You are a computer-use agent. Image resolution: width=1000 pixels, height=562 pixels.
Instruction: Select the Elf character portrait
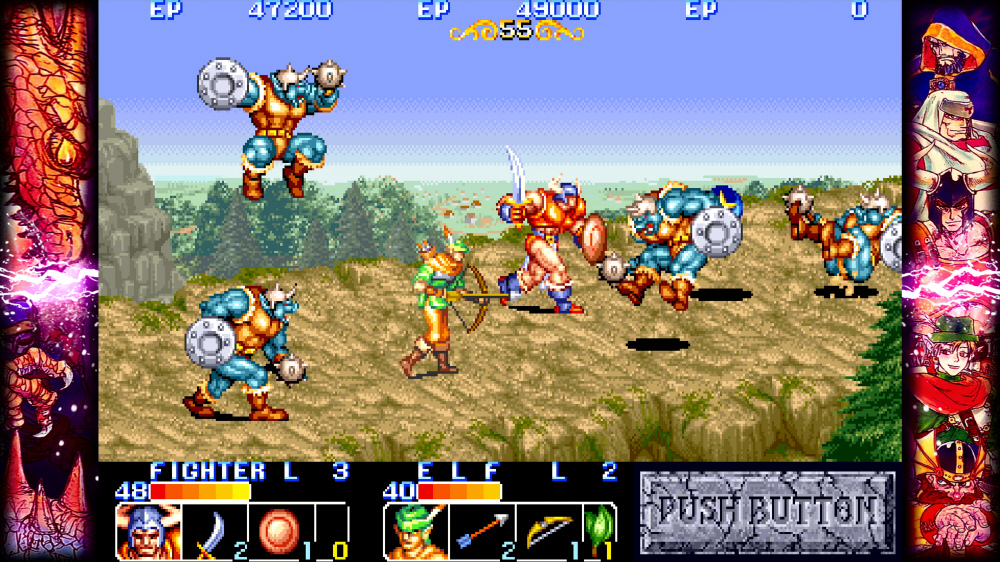pyautogui.click(x=415, y=530)
